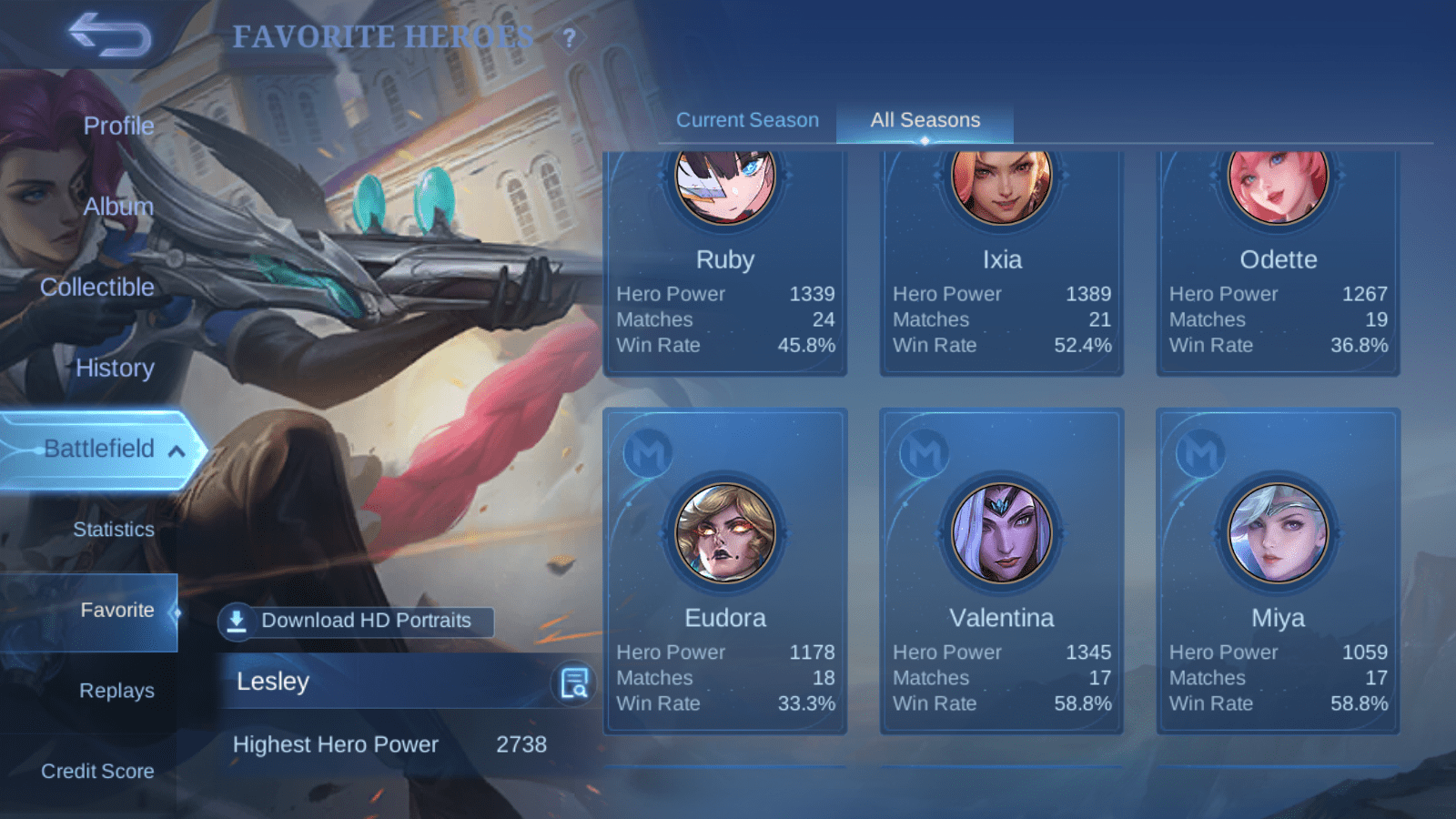Open the Collectible section

click(97, 287)
